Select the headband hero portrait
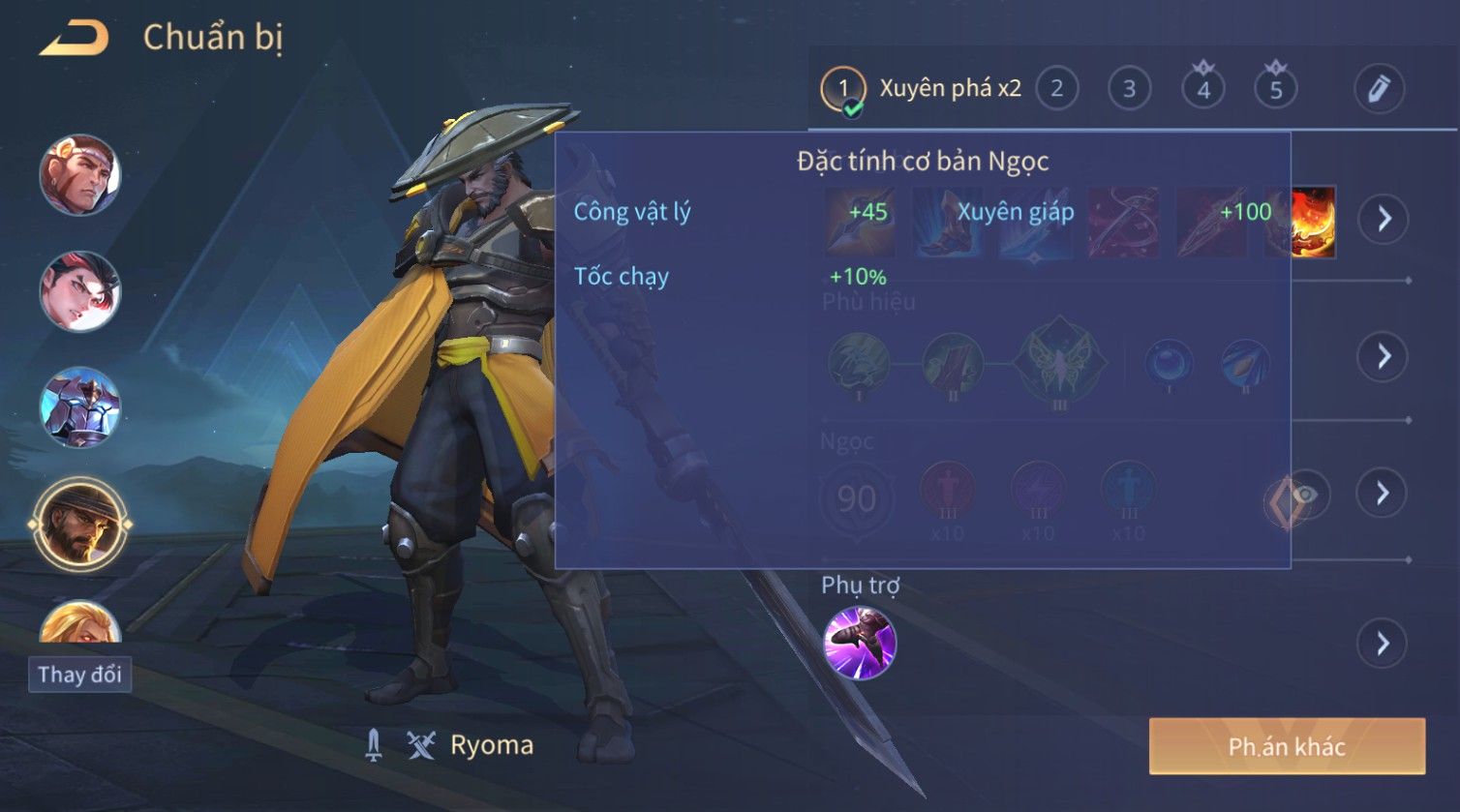This screenshot has width=1460, height=812. [79, 175]
